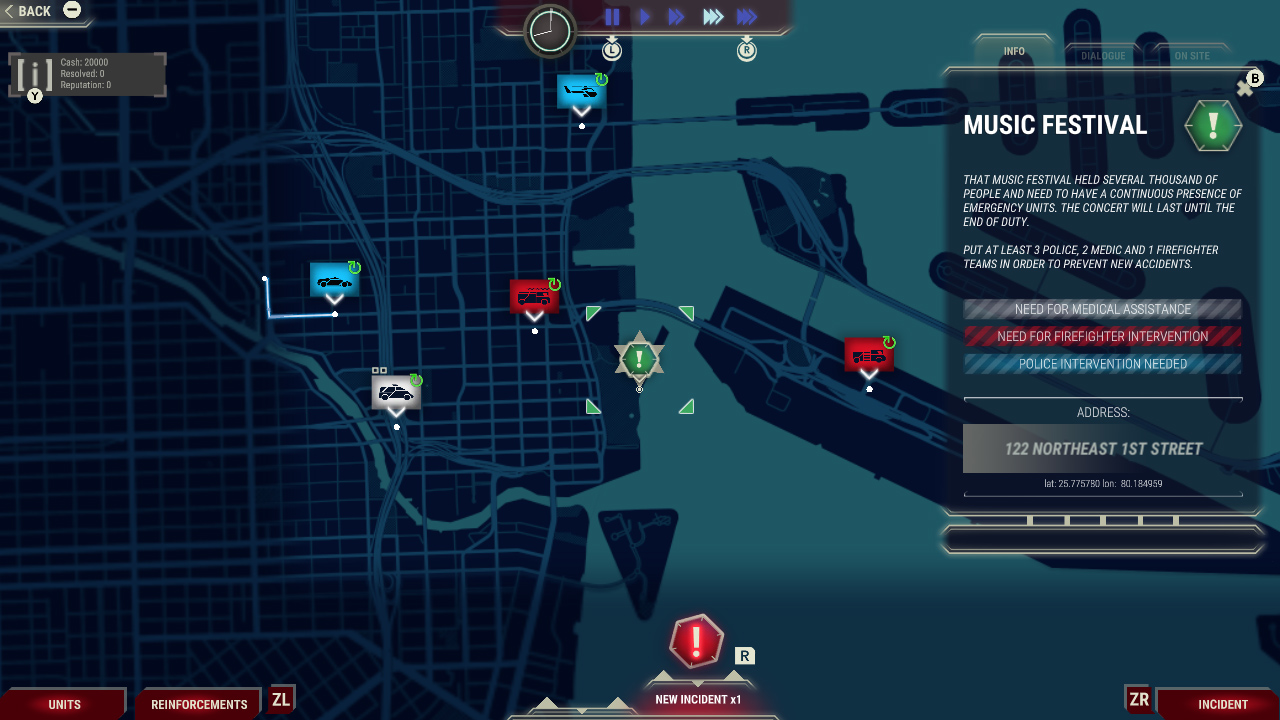The width and height of the screenshot is (1280, 720).
Task: Switch to the DIALOGUE tab
Action: (x=1103, y=55)
